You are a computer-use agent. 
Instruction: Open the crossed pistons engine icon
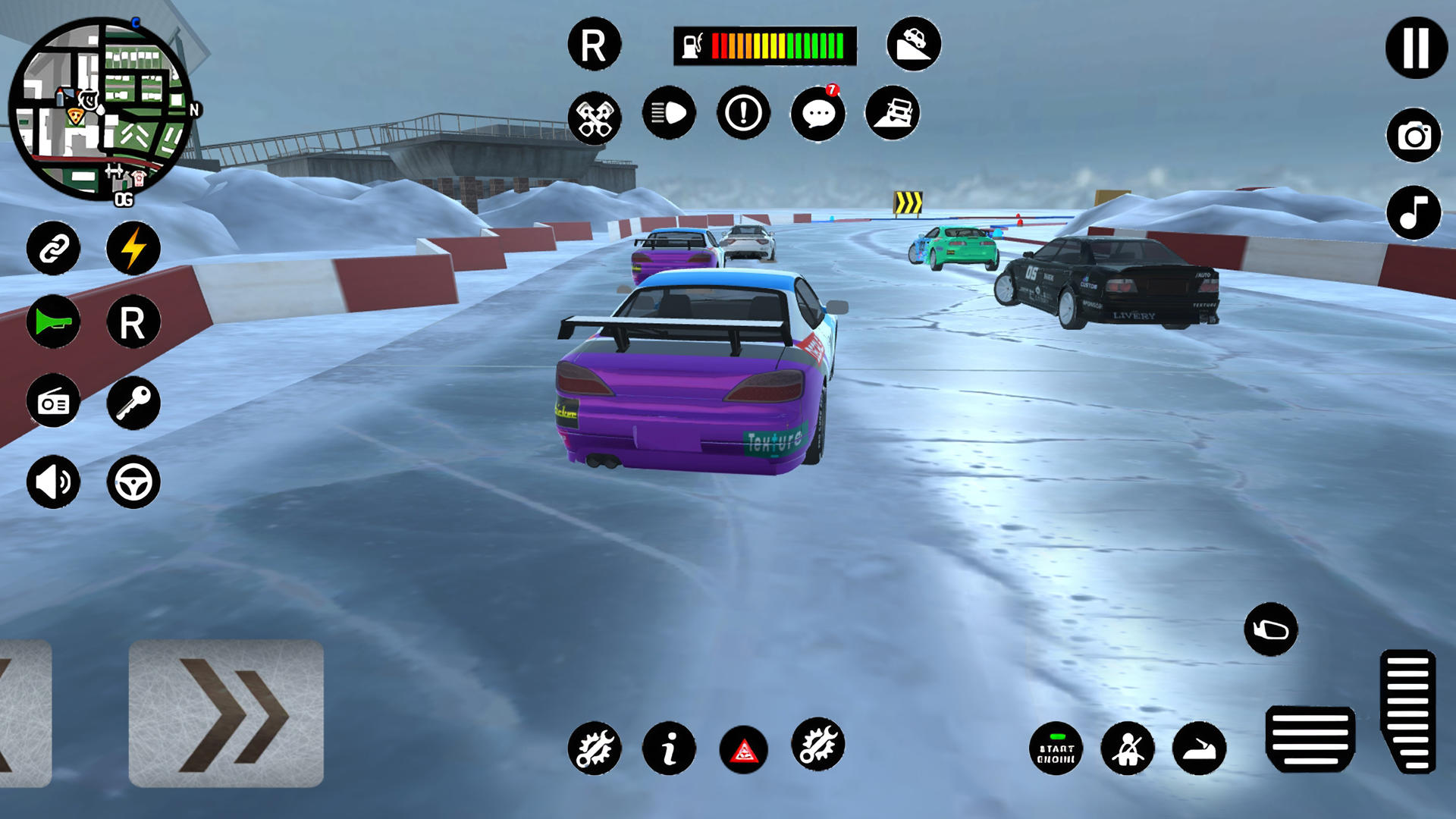tap(595, 118)
